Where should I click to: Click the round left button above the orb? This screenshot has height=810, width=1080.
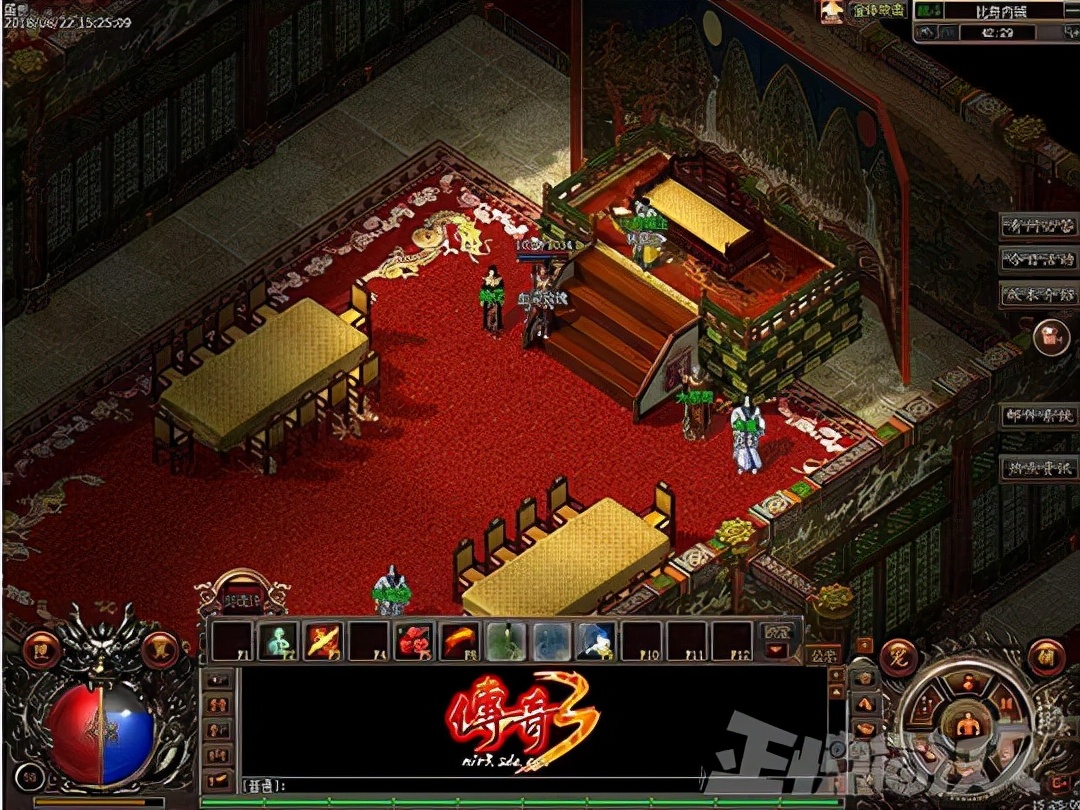(41, 650)
